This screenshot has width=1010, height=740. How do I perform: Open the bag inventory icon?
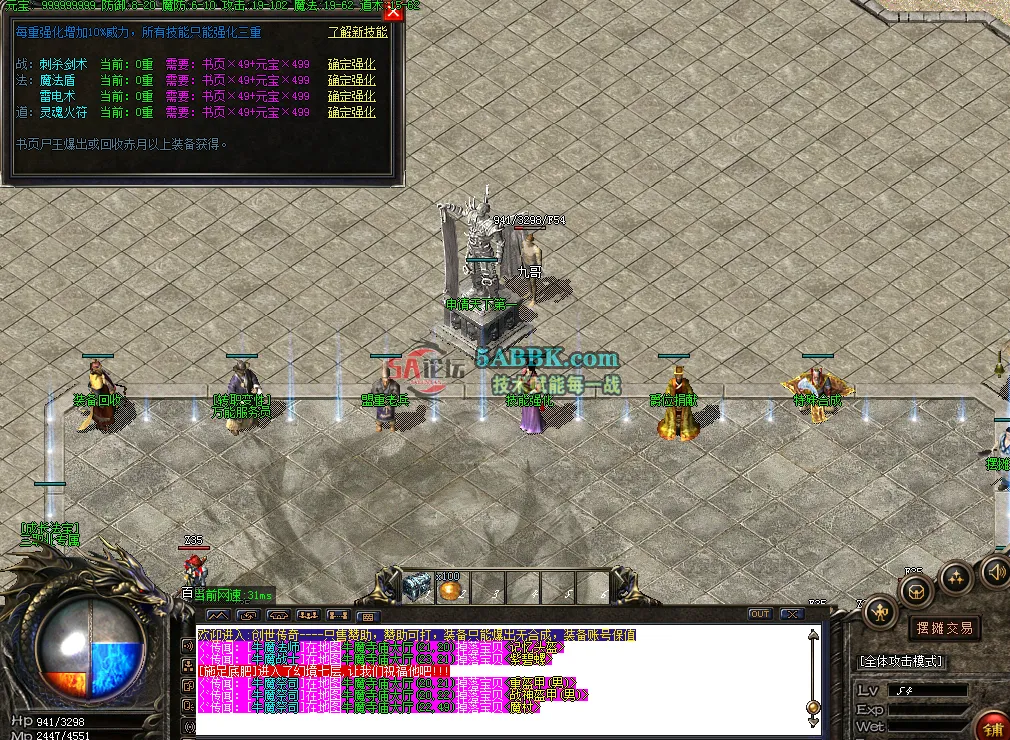point(915,592)
